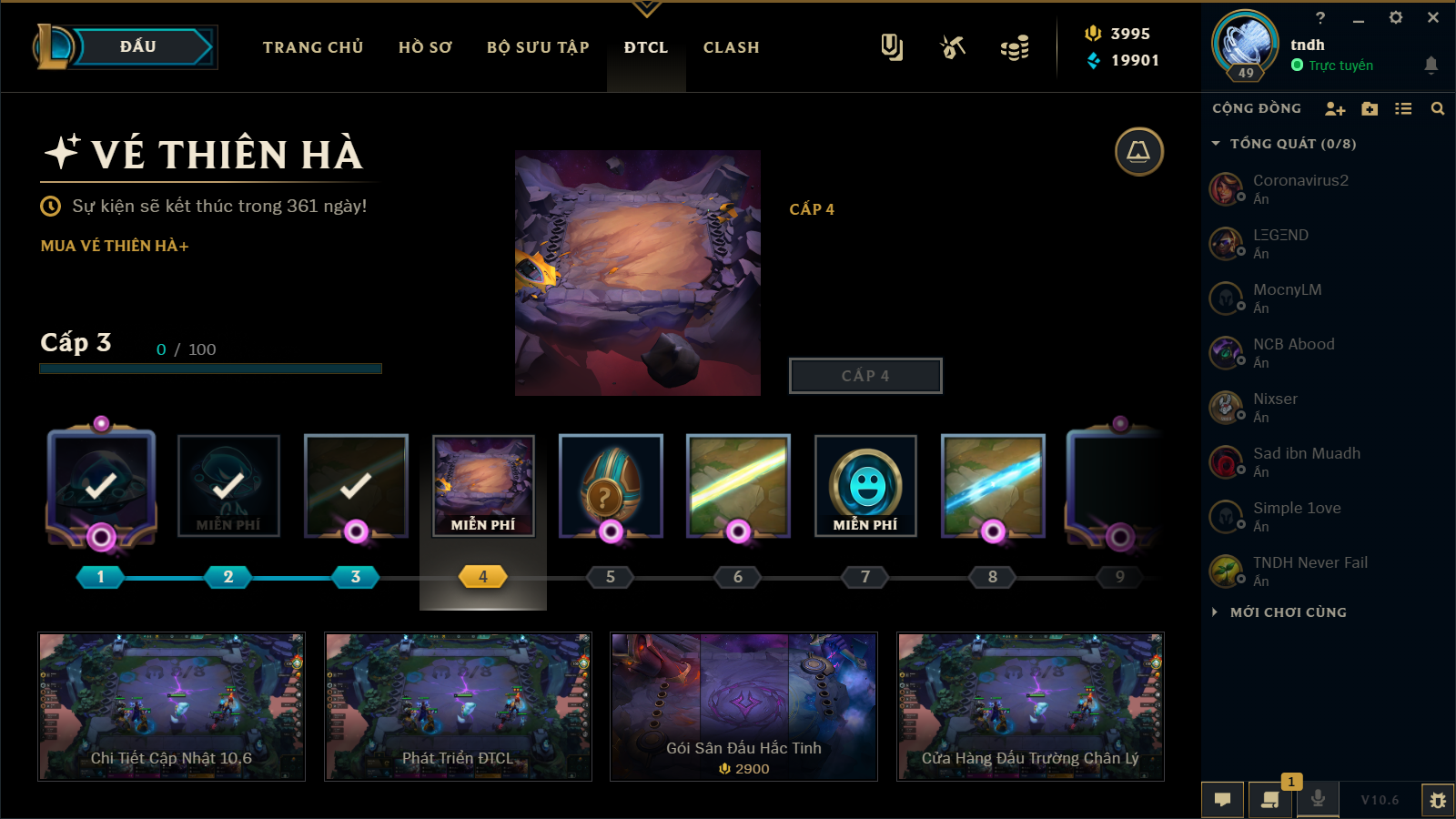The width and height of the screenshot is (1456, 819).
Task: Open the TRANG CHỦ home tab
Action: click(x=313, y=47)
